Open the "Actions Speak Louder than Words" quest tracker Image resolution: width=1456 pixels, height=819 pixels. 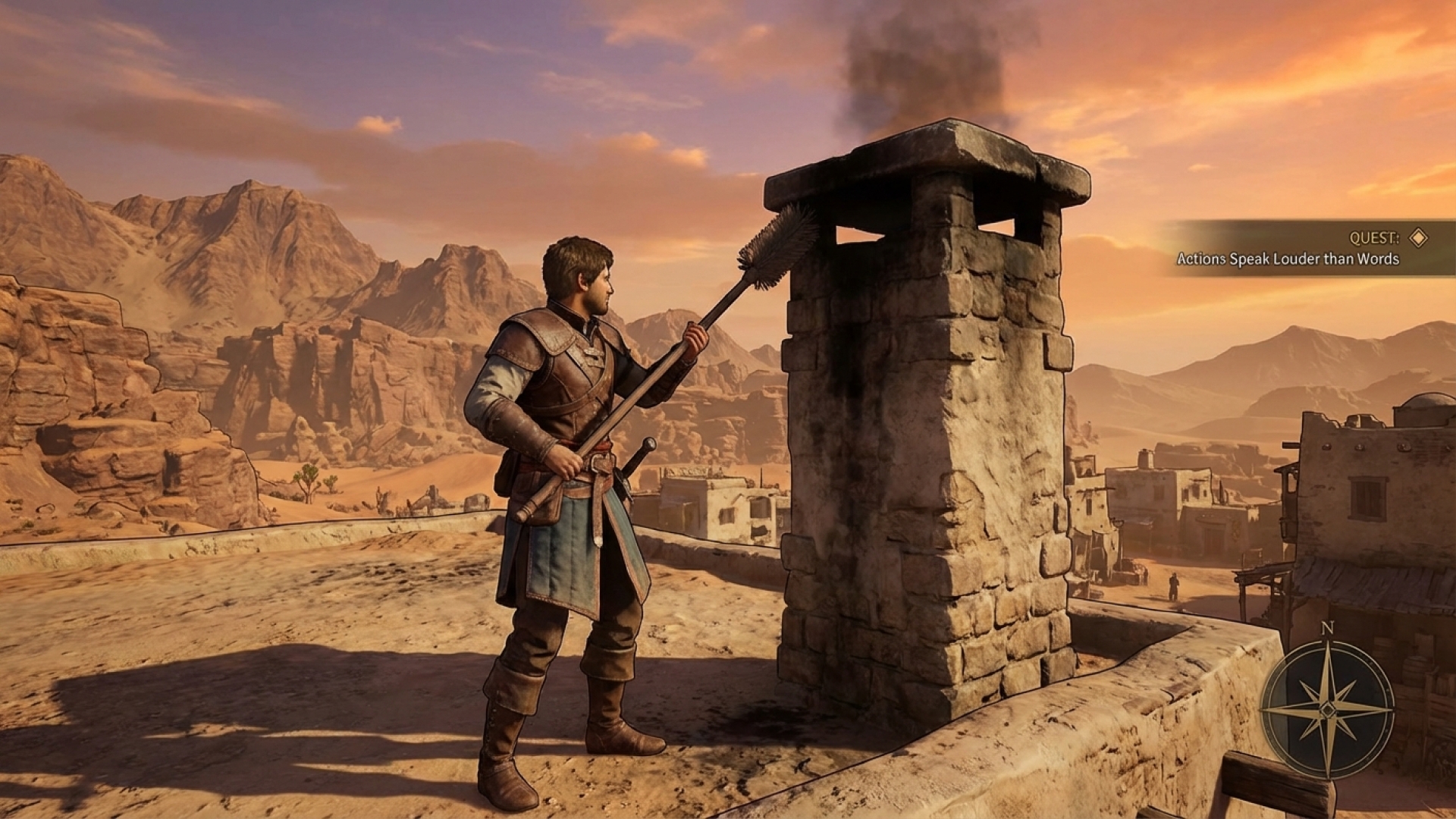click(1287, 259)
